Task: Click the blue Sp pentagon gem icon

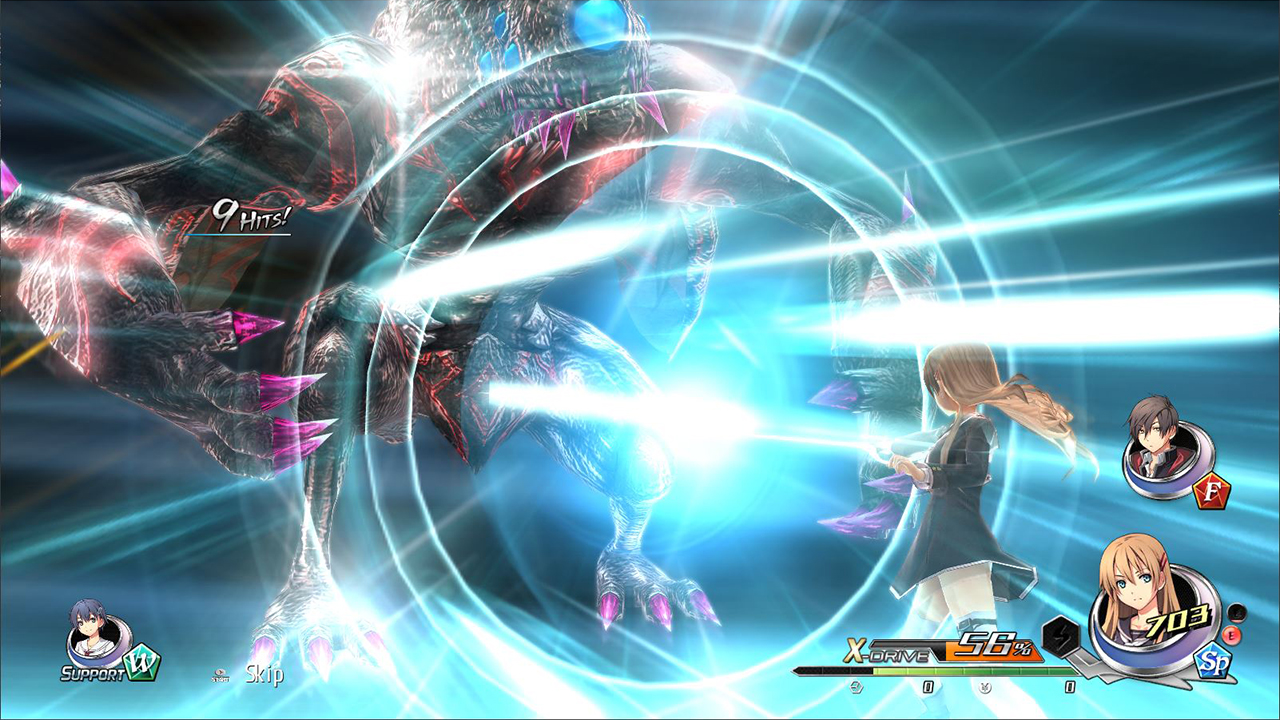Action: pyautogui.click(x=1211, y=660)
